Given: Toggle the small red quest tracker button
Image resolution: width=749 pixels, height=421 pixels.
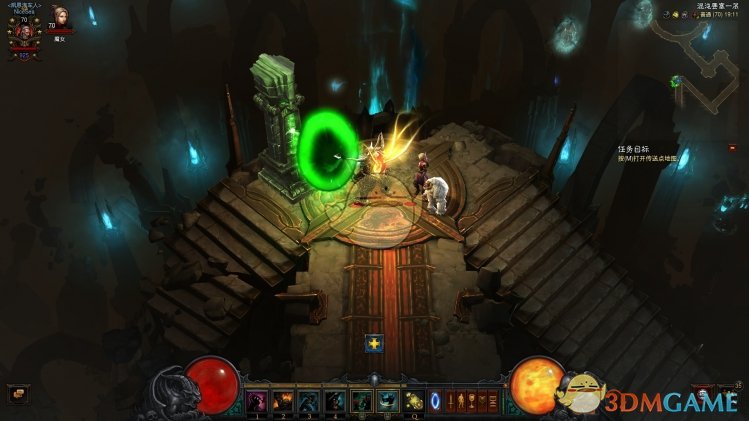Looking at the screenshot, I should pyautogui.click(x=732, y=147).
